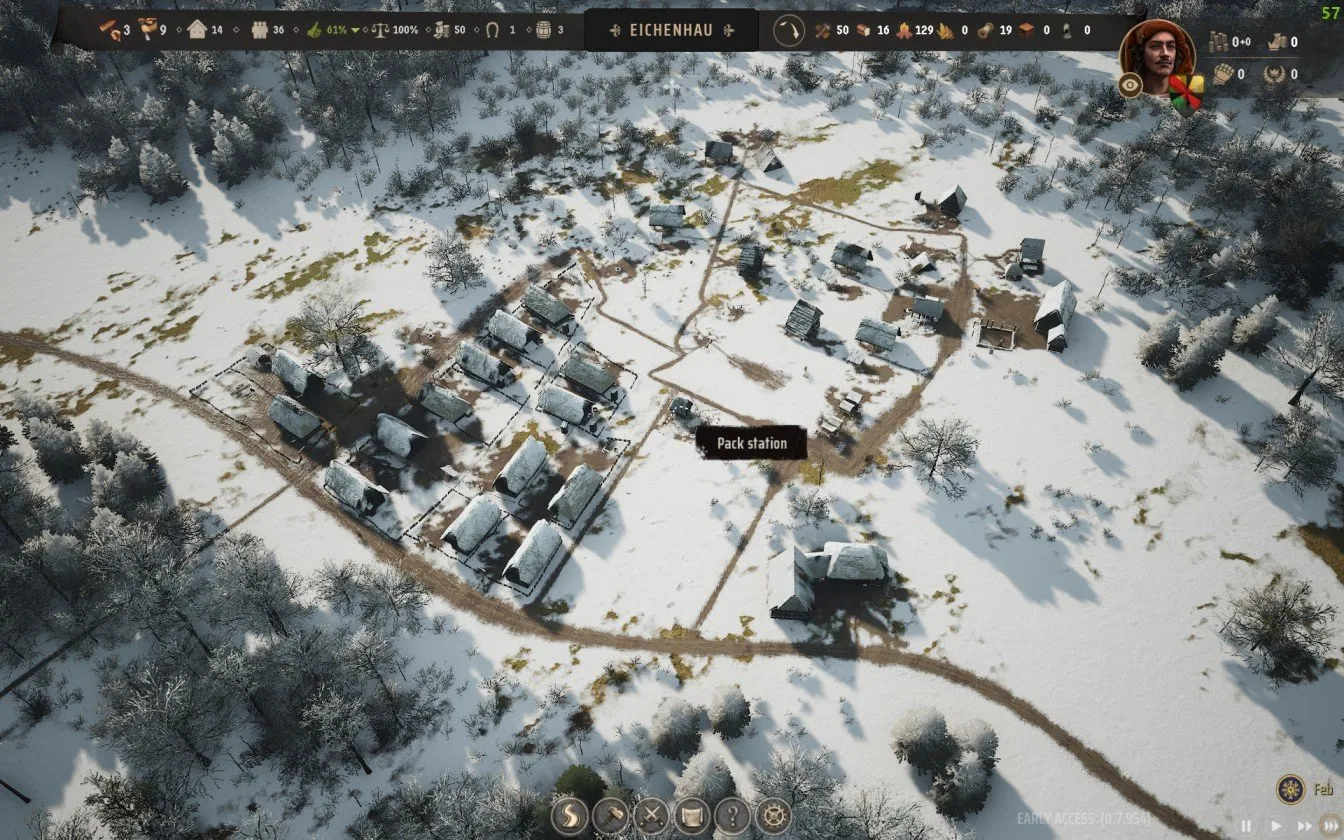
Task: Click the curved horn icon next to Eichenhau
Action: point(789,30)
